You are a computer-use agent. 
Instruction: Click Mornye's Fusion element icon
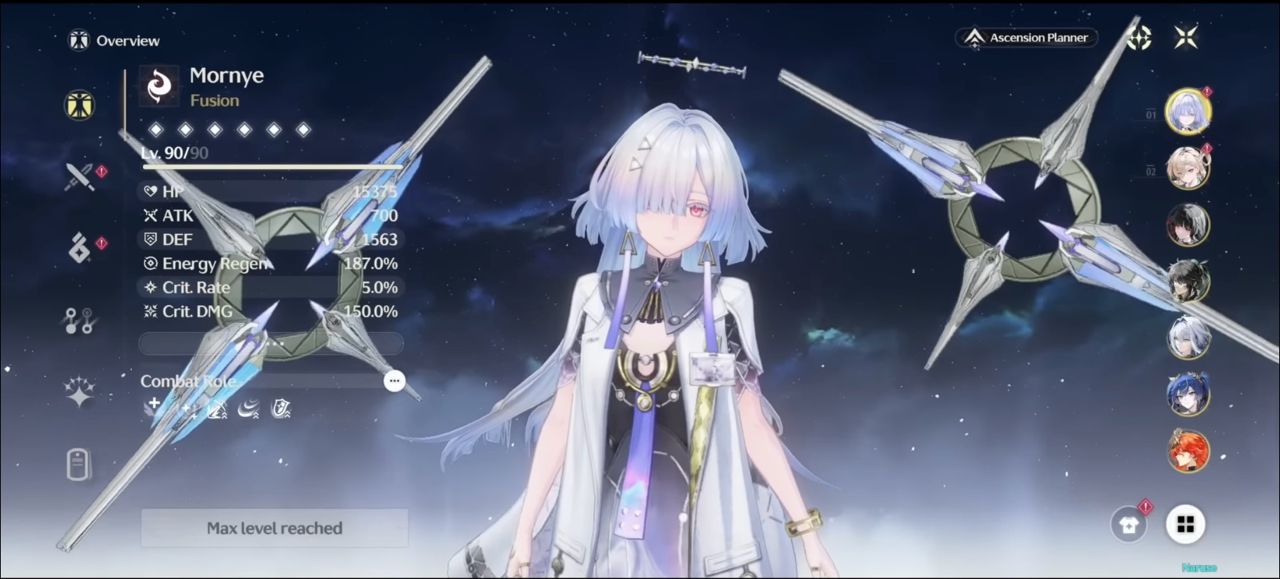click(x=159, y=86)
